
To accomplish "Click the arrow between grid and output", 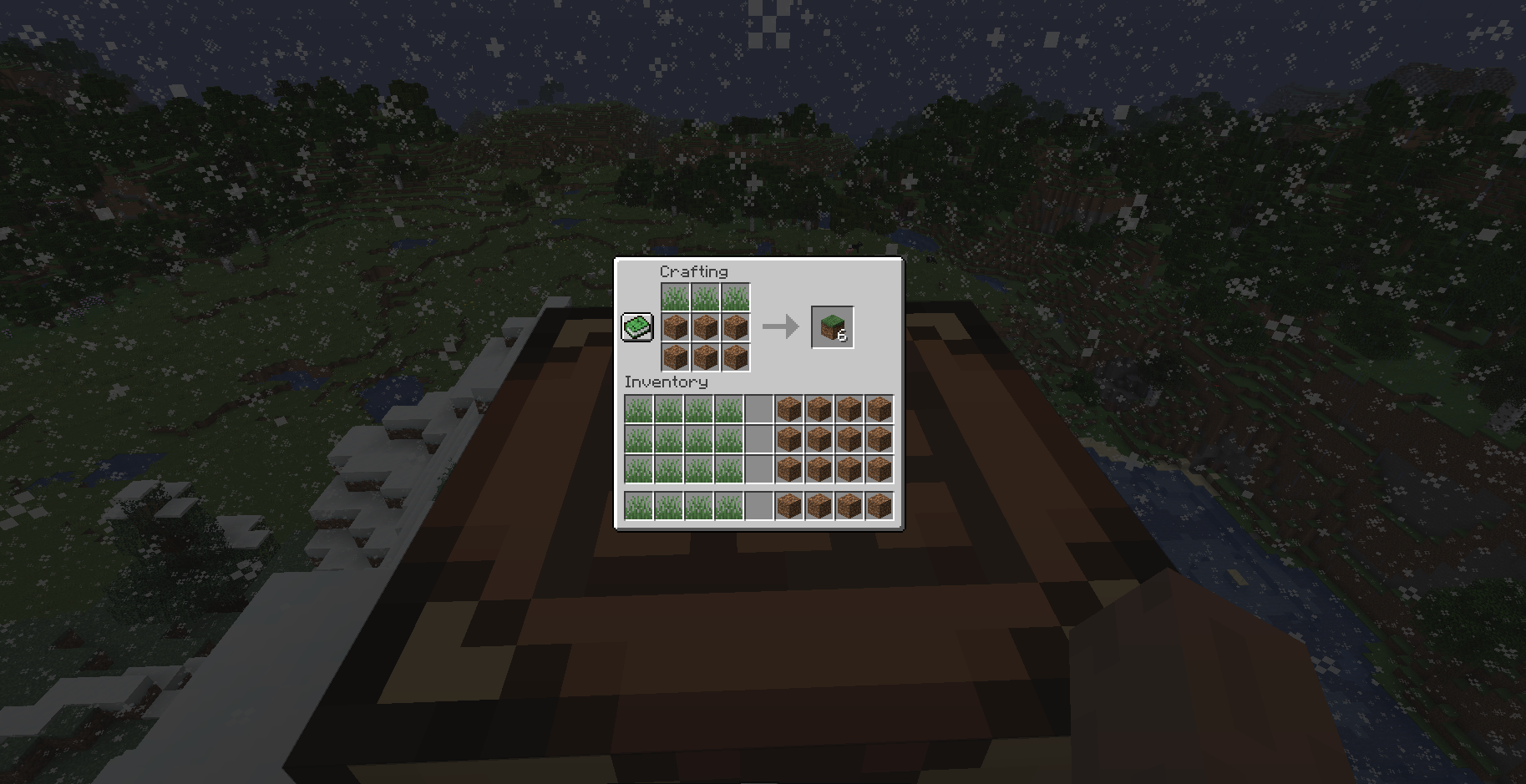I will click(x=783, y=327).
